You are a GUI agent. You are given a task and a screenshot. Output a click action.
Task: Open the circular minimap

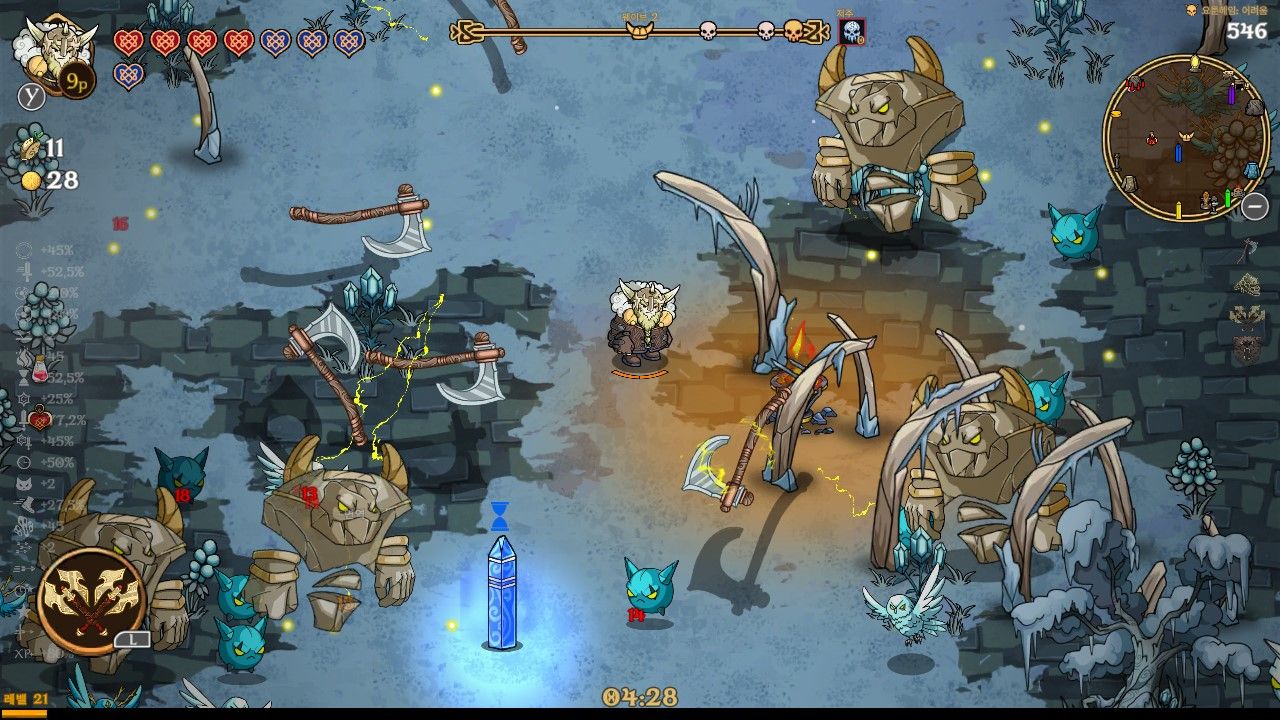point(1185,138)
